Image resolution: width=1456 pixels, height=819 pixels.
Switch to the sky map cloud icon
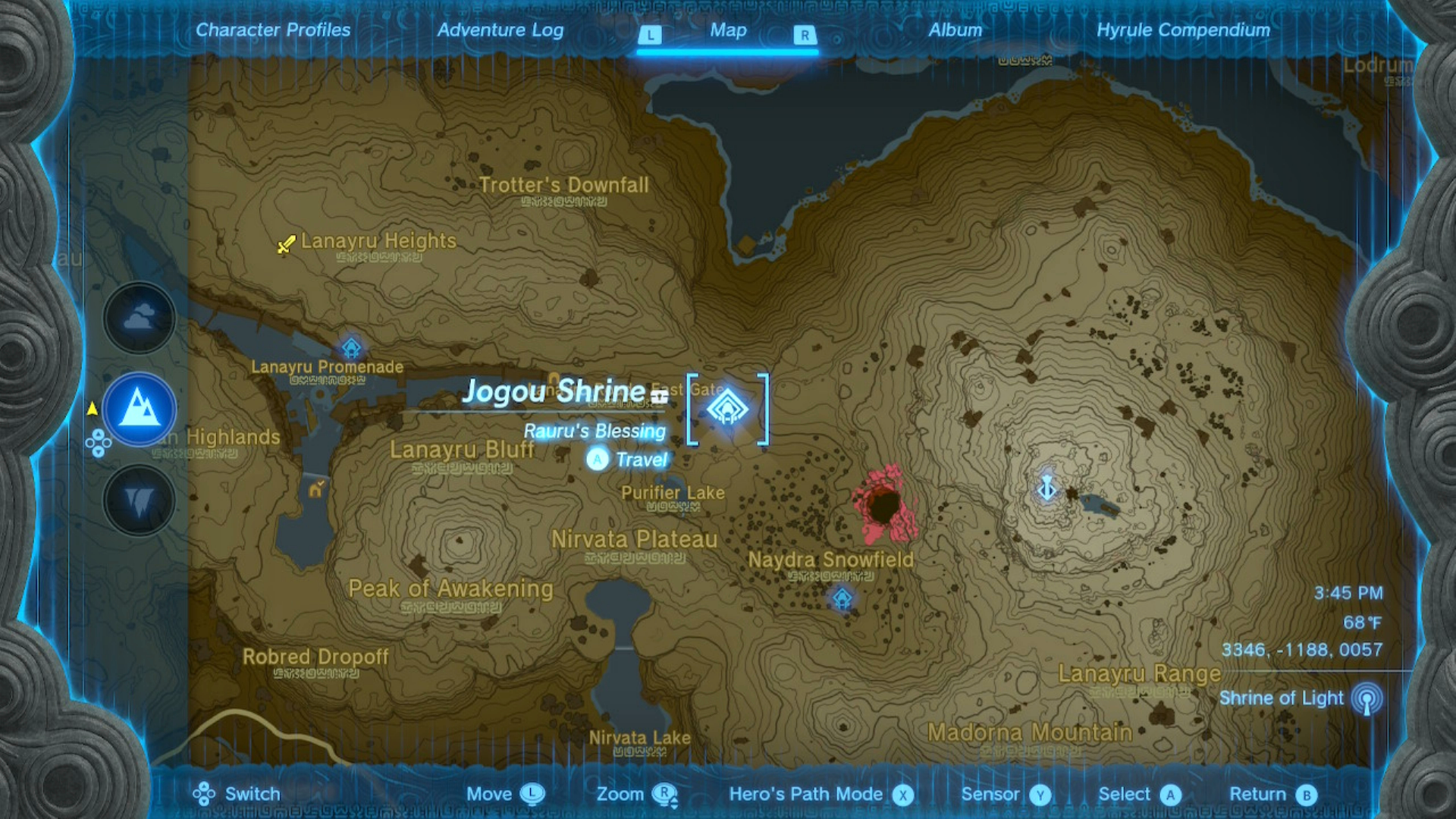pos(138,318)
